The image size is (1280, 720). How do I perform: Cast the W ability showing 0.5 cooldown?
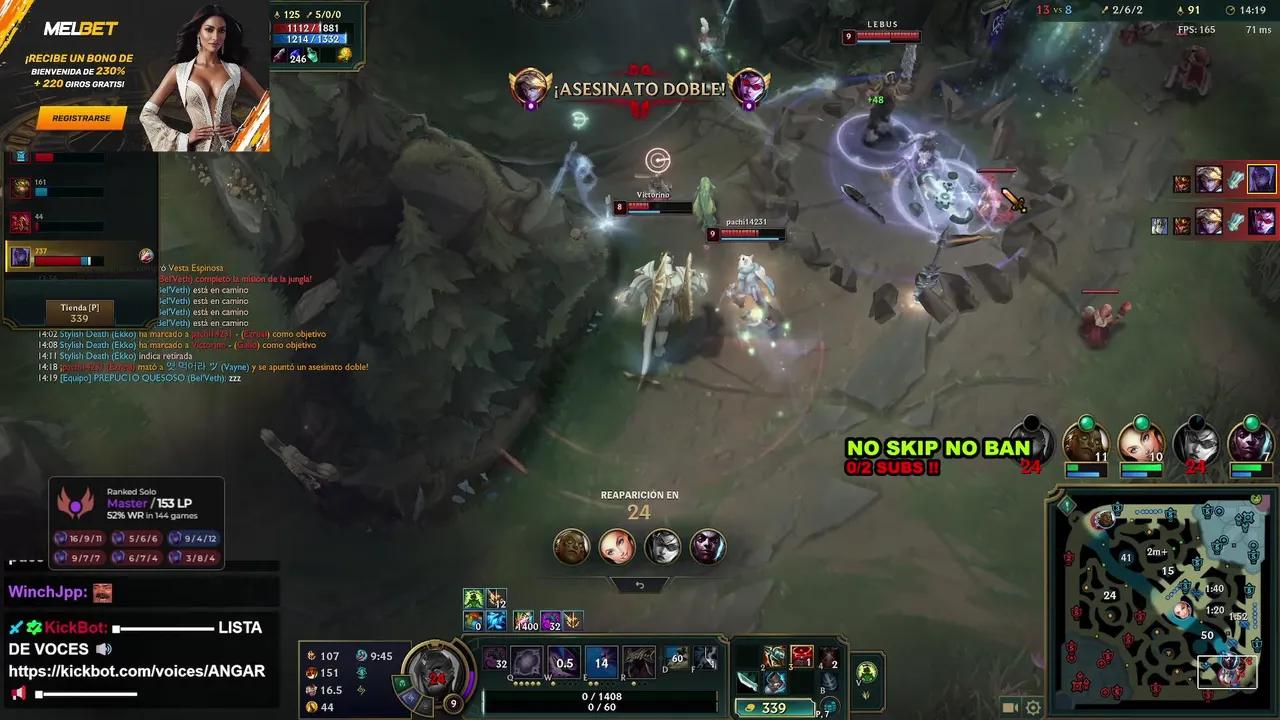[x=564, y=662]
